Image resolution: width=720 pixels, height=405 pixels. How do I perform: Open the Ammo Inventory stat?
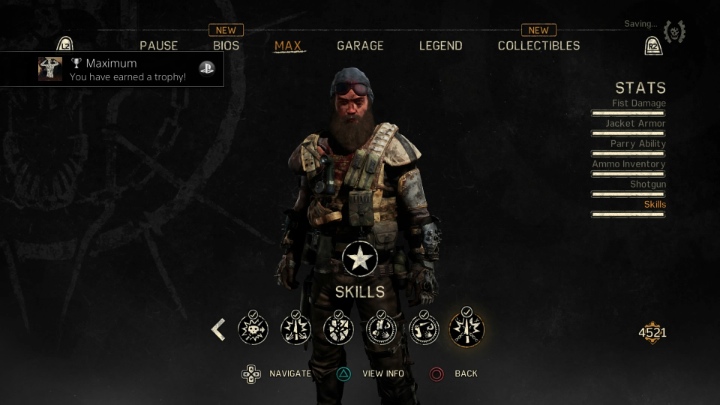click(x=628, y=164)
